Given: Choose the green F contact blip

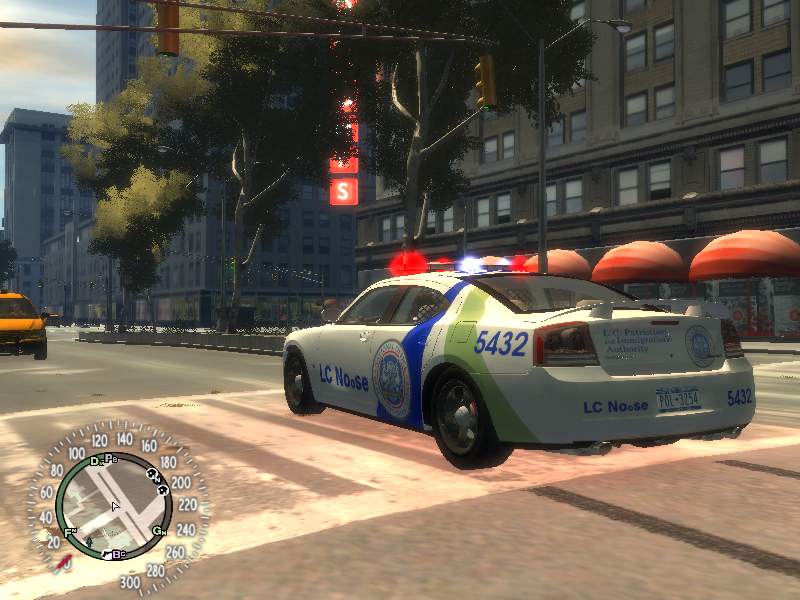Looking at the screenshot, I should [70, 531].
